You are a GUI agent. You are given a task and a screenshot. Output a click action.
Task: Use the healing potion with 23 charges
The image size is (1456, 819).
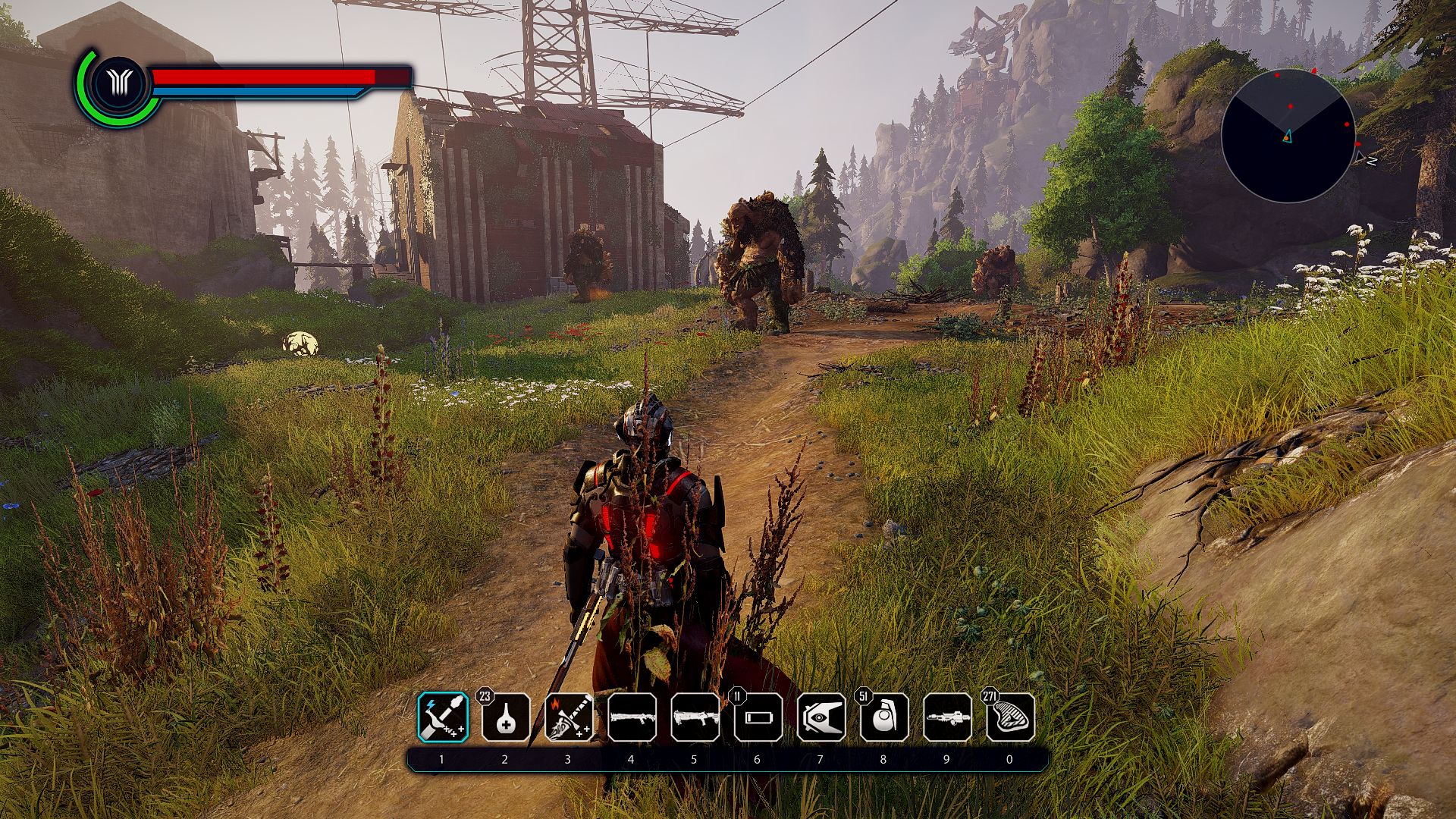506,717
